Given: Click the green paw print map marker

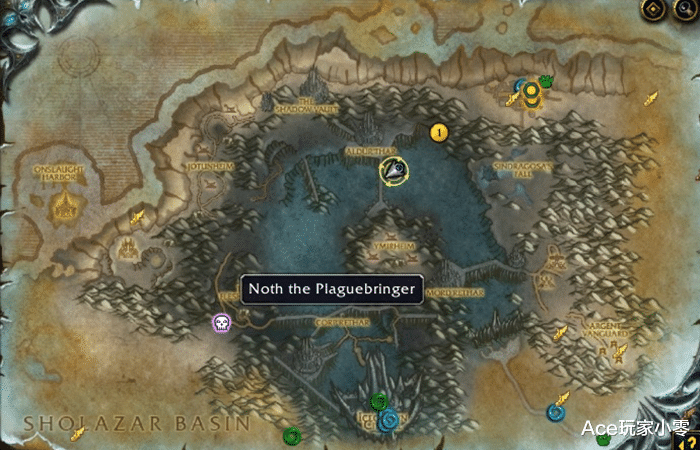Looking at the screenshot, I should tap(547, 82).
